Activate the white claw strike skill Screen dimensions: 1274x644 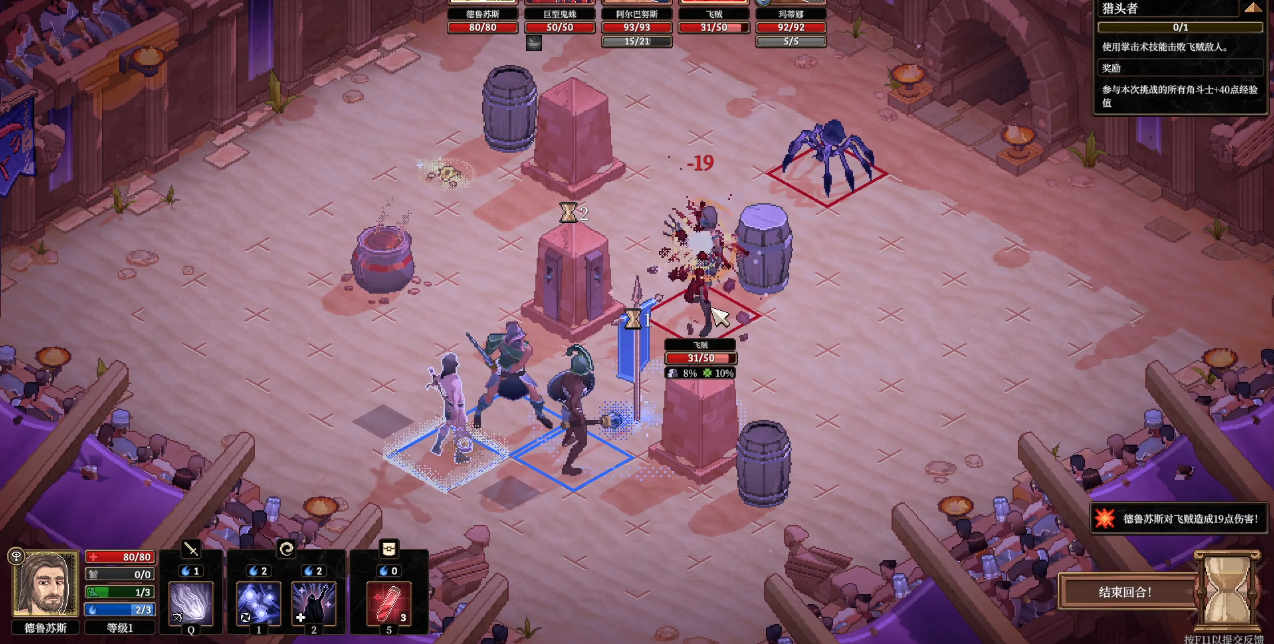coord(190,603)
